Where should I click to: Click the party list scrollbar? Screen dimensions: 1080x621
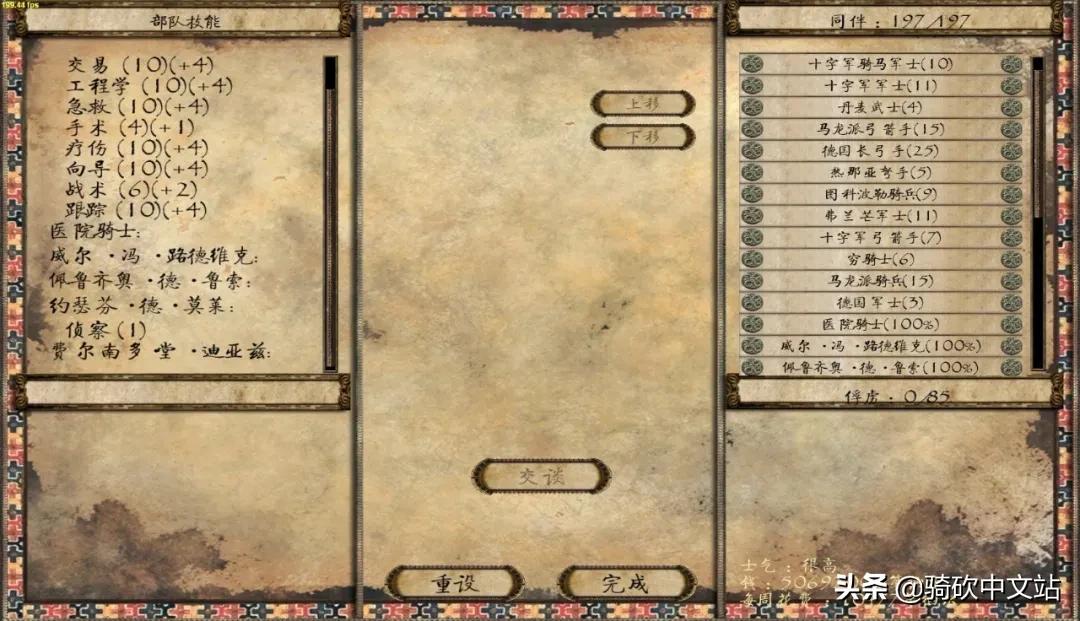point(1038,140)
